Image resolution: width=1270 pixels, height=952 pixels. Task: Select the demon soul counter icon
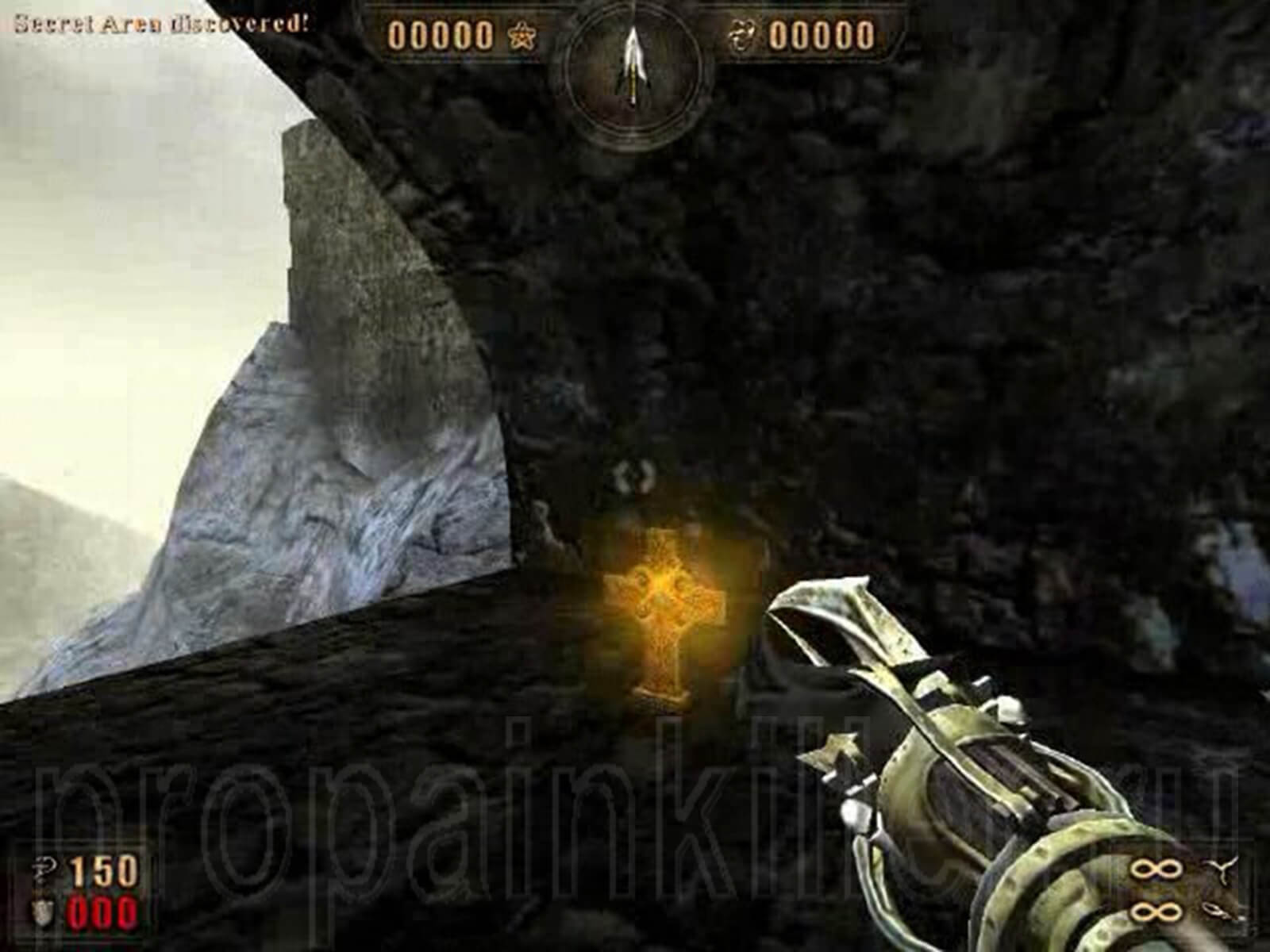click(x=745, y=35)
